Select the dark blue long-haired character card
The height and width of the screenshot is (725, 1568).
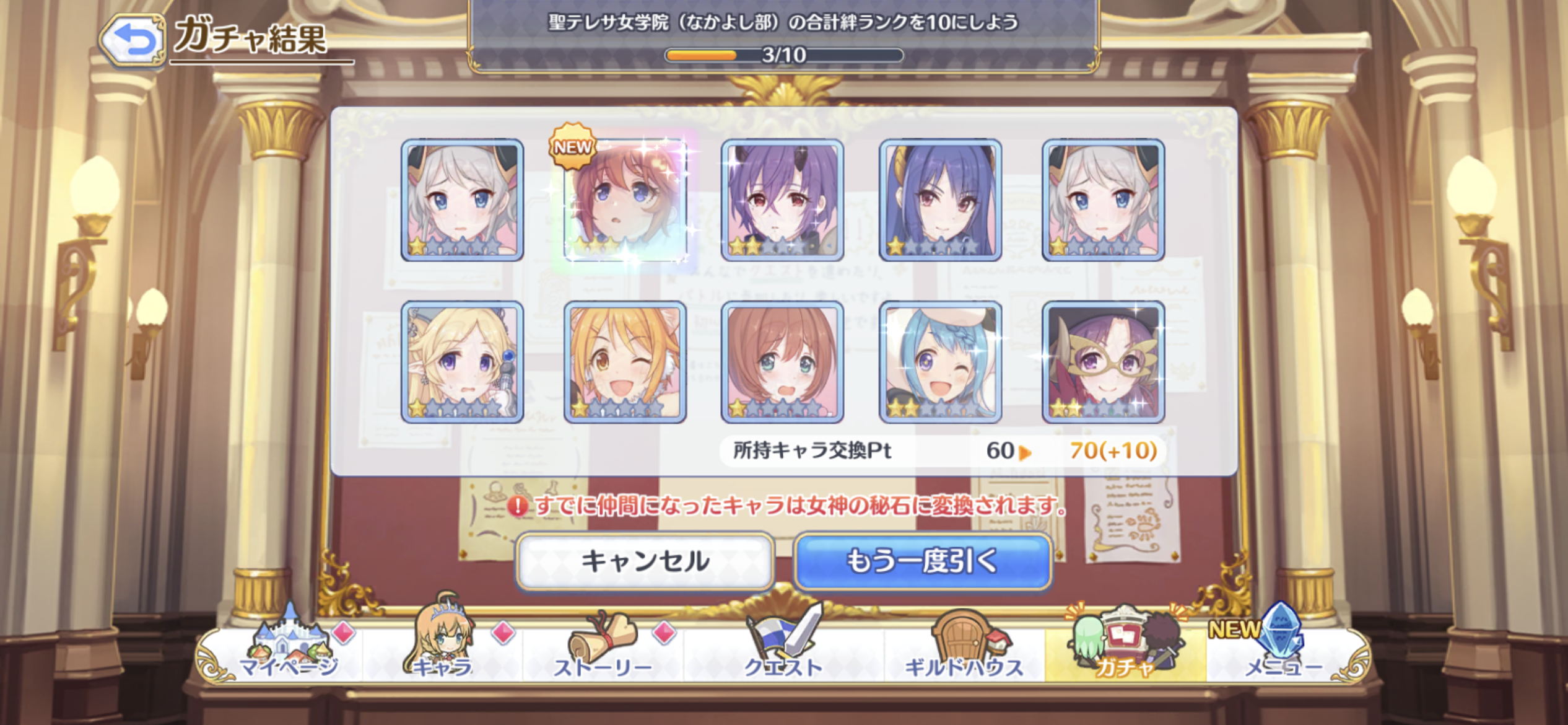pos(940,200)
